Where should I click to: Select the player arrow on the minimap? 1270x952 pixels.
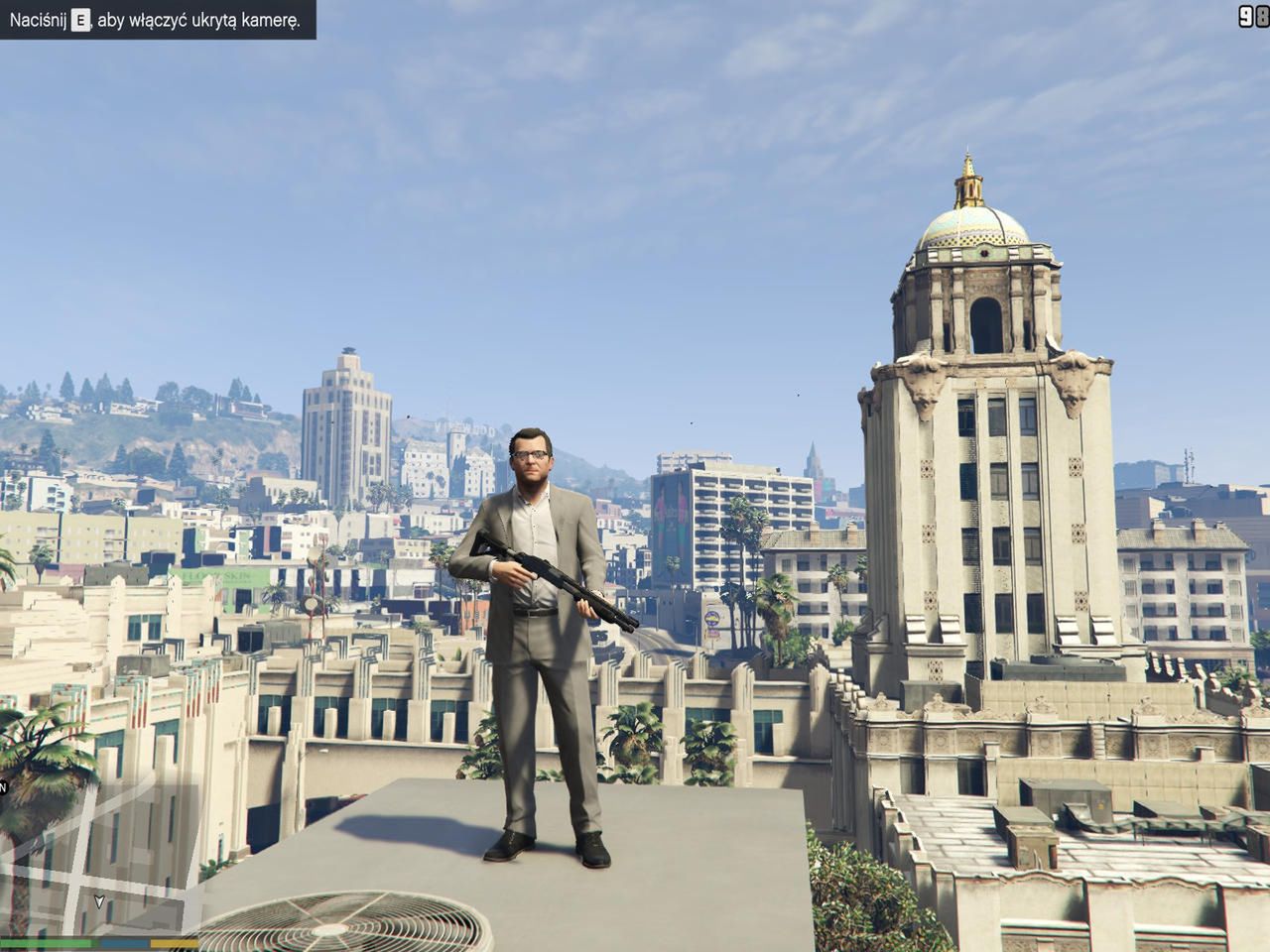99,900
